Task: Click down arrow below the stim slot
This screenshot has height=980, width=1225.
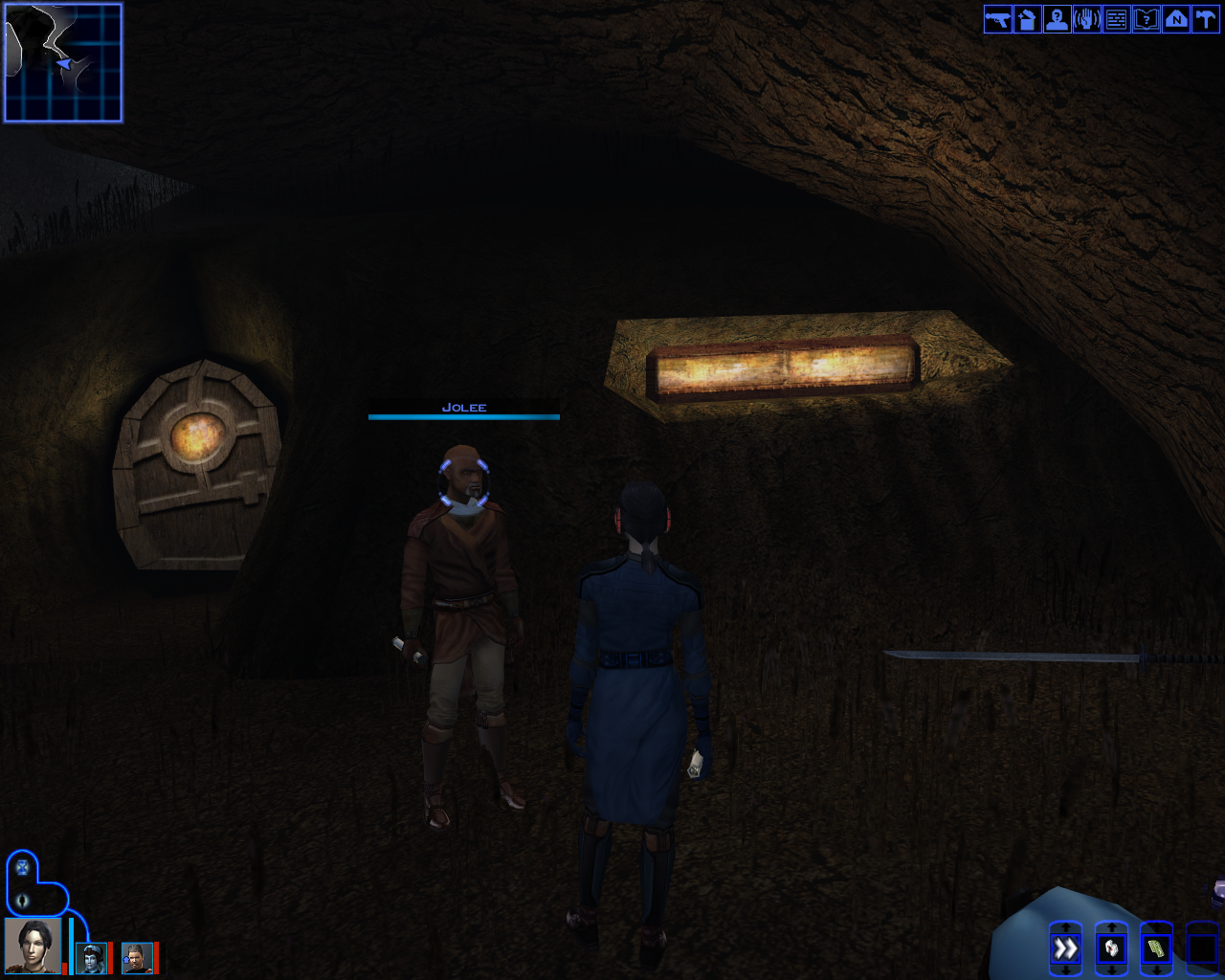Action: [1156, 969]
